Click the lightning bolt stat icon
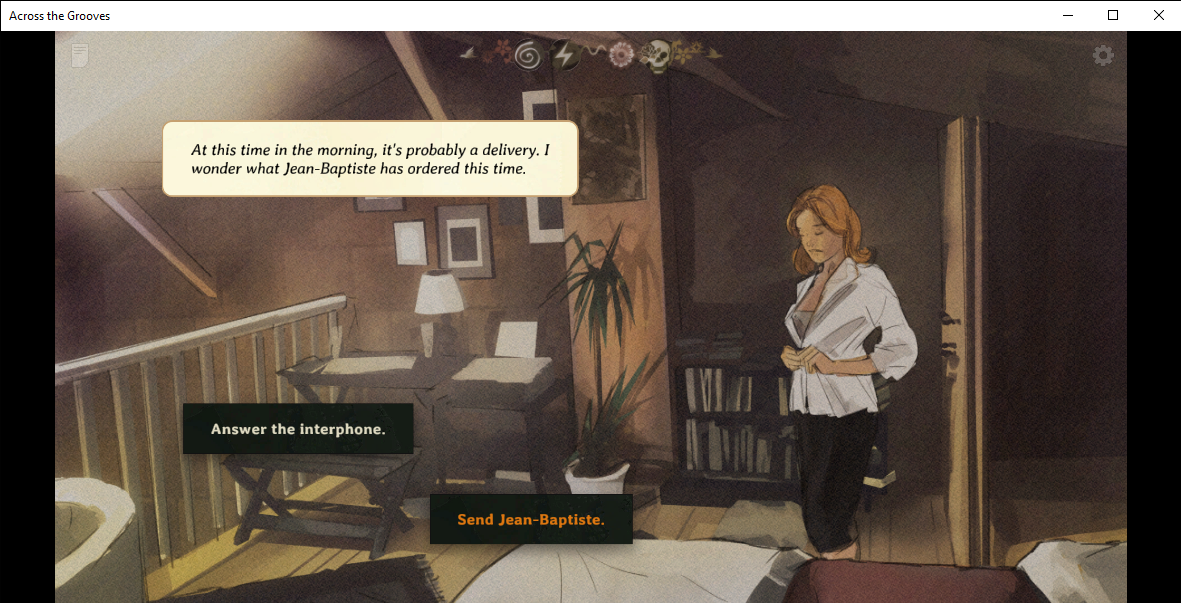The height and width of the screenshot is (603, 1181). click(x=564, y=55)
